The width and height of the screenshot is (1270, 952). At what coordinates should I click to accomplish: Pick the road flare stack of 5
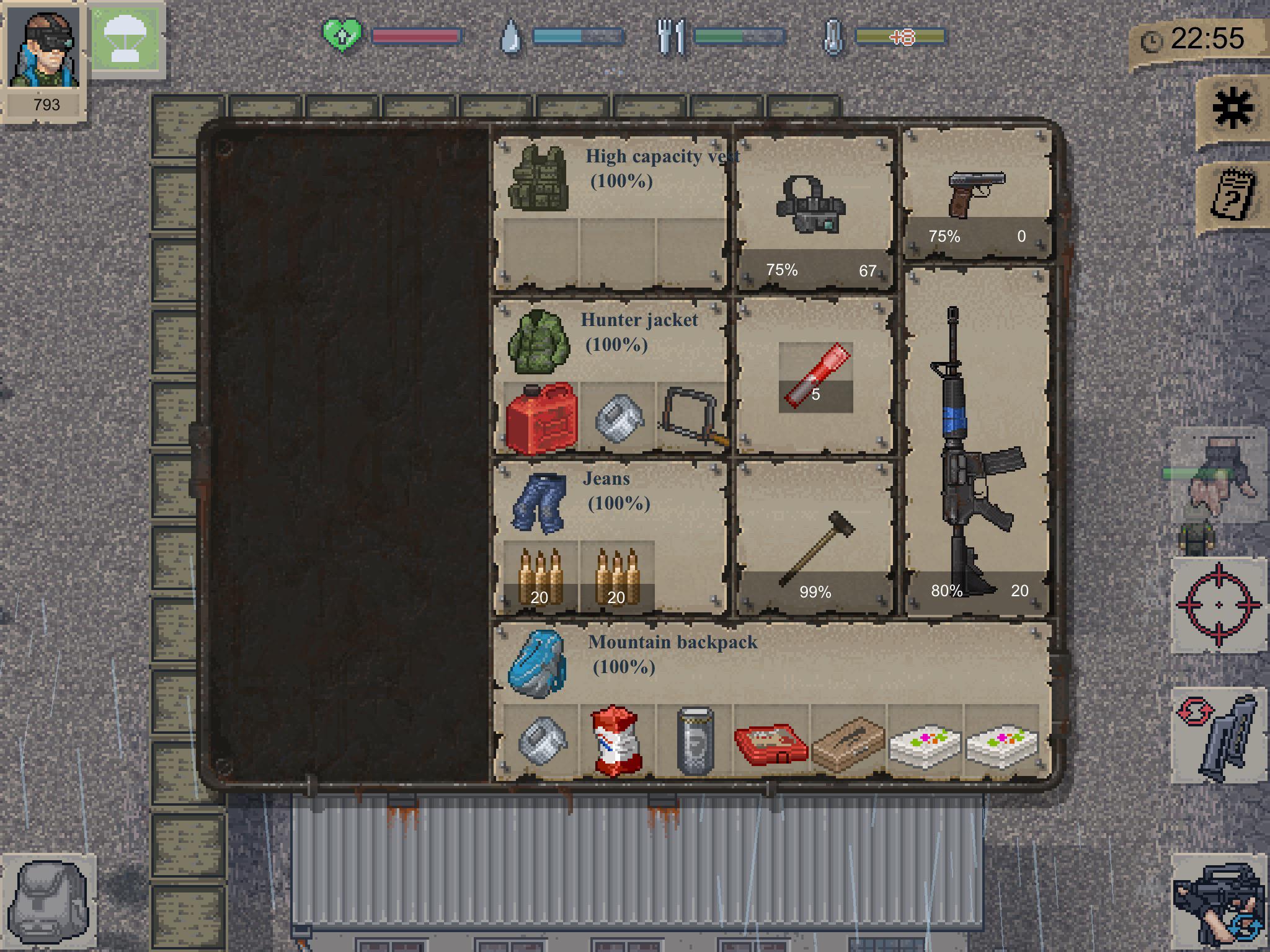815,375
